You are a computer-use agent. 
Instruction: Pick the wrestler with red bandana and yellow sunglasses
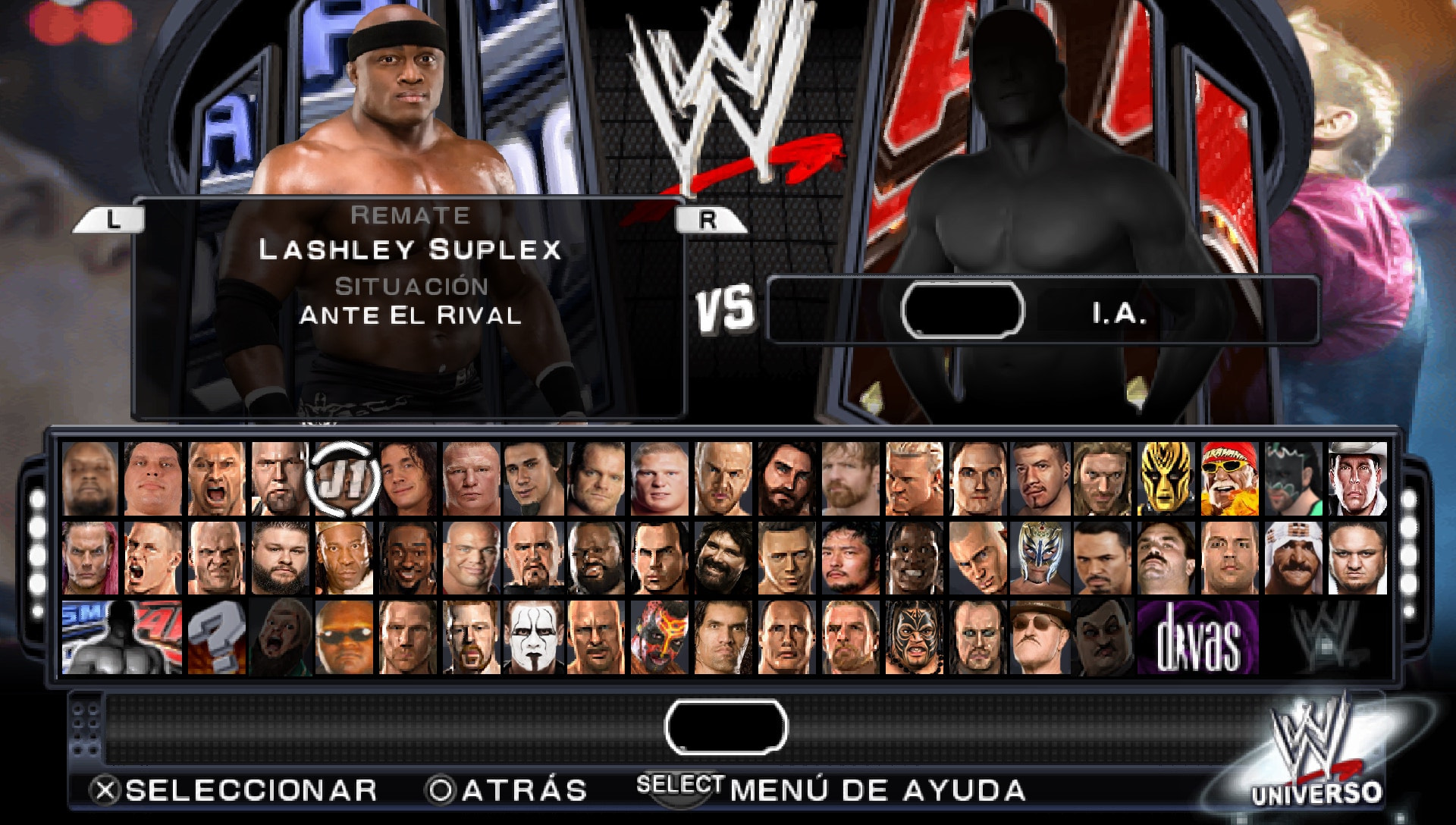tap(1229, 479)
